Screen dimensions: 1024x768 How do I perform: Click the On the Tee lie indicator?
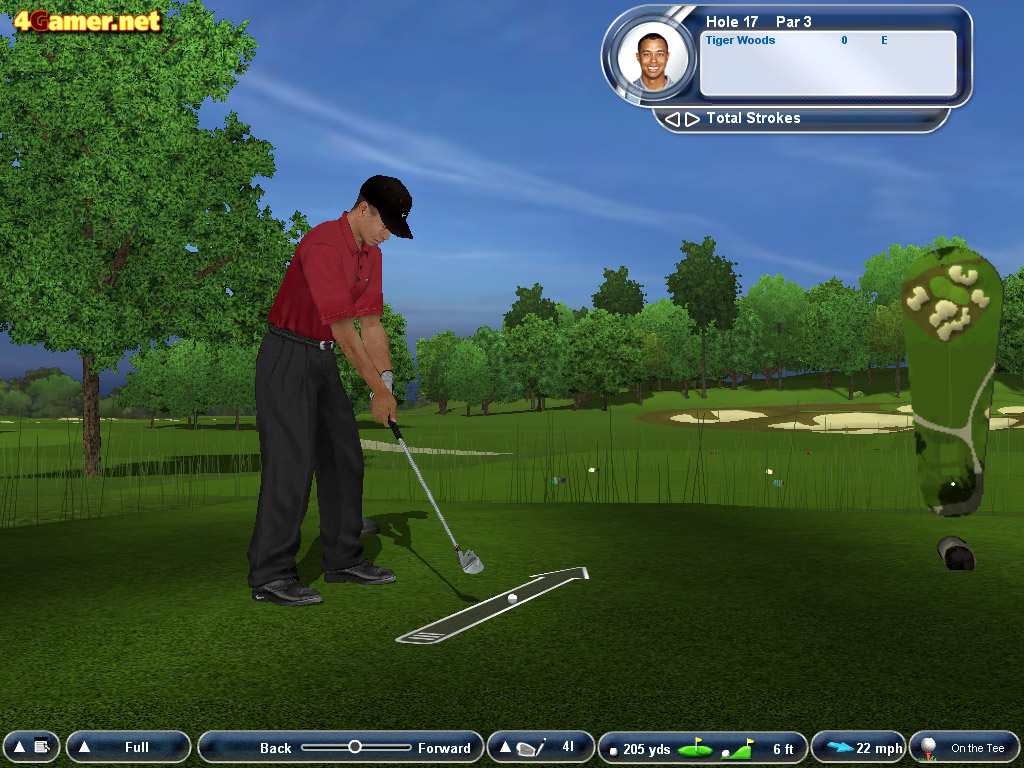(x=964, y=748)
